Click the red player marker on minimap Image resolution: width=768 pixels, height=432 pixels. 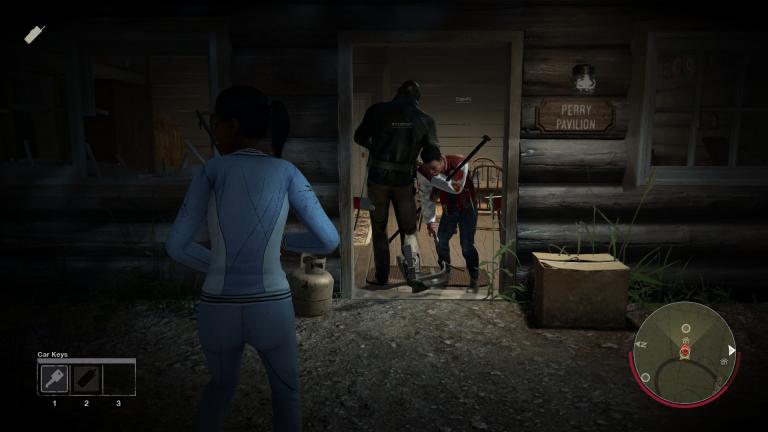685,352
